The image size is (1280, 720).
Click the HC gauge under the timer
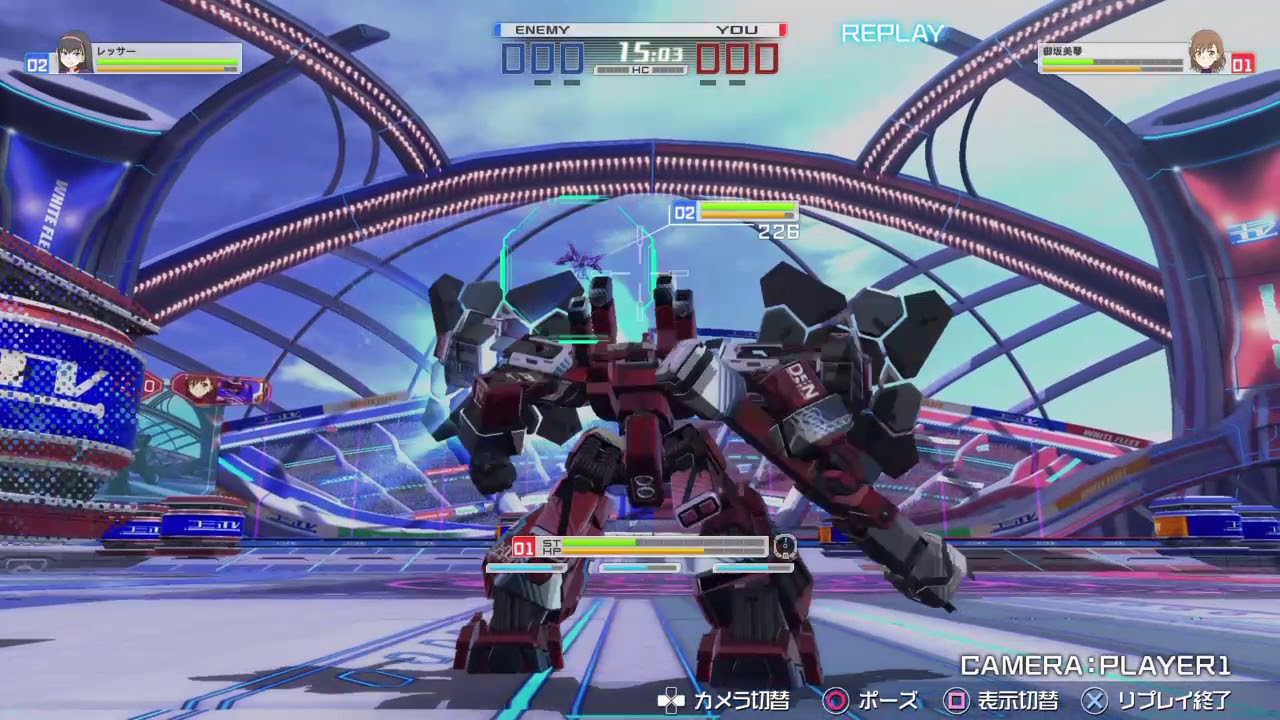tap(640, 72)
